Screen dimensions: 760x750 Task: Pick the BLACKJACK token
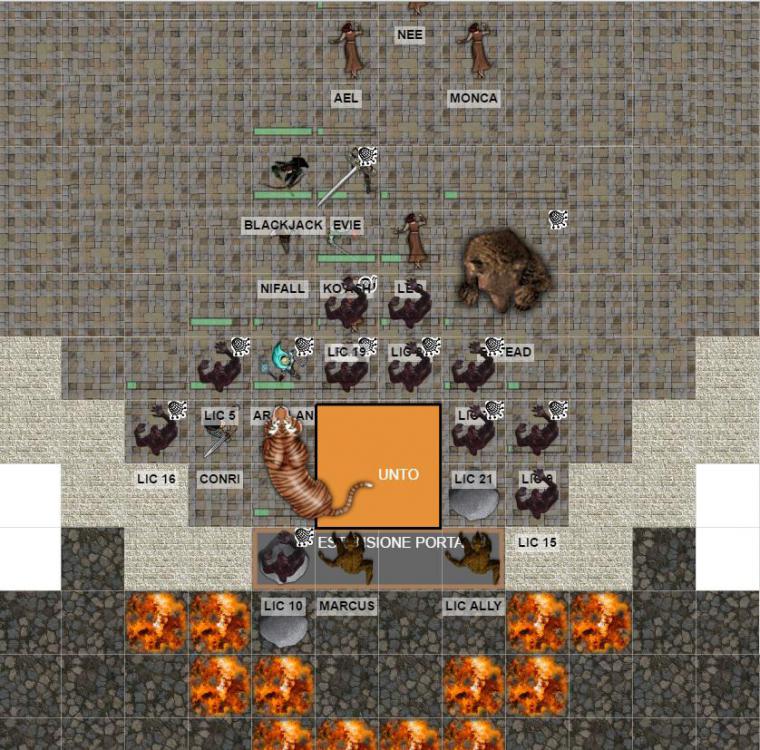pyautogui.click(x=287, y=175)
